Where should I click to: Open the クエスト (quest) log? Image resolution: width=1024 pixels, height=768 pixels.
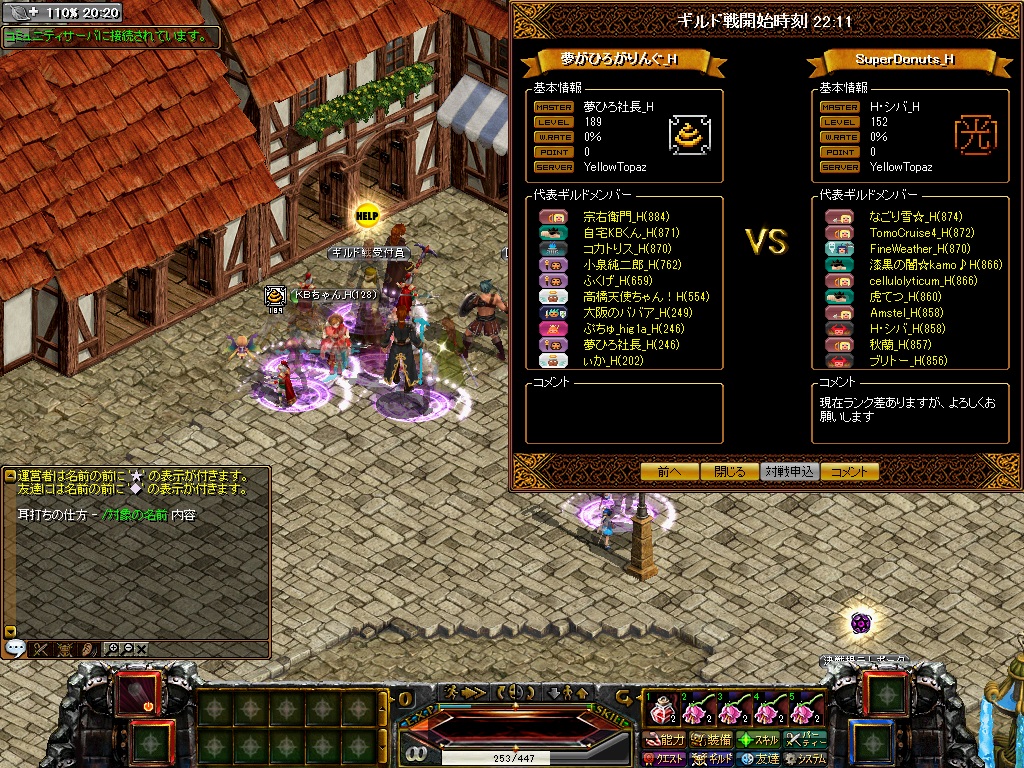click(665, 760)
